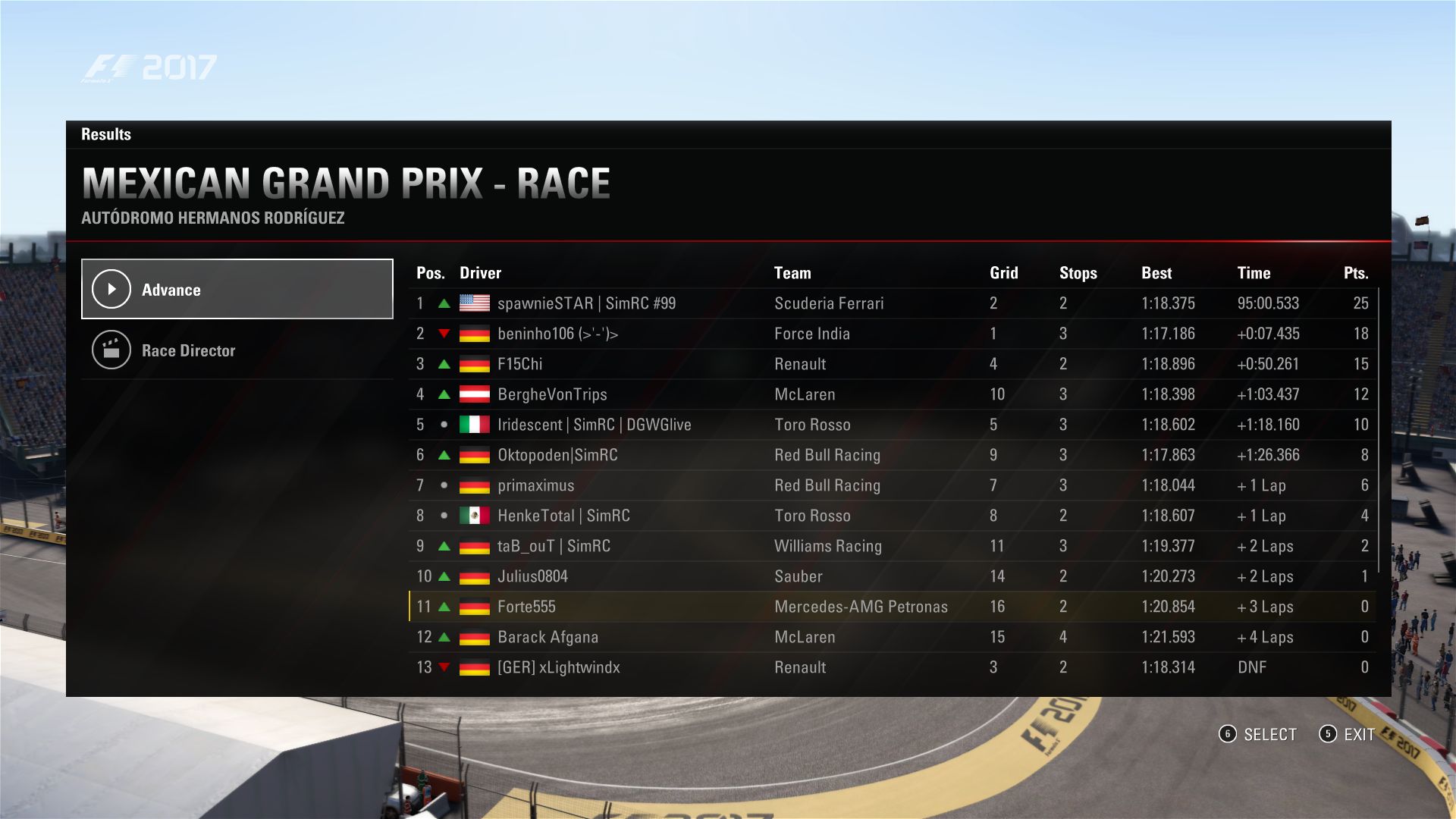Screen dimensions: 1456x819
Task: Select the highlighted Forte555 Mercedes row
Action: tap(891, 607)
